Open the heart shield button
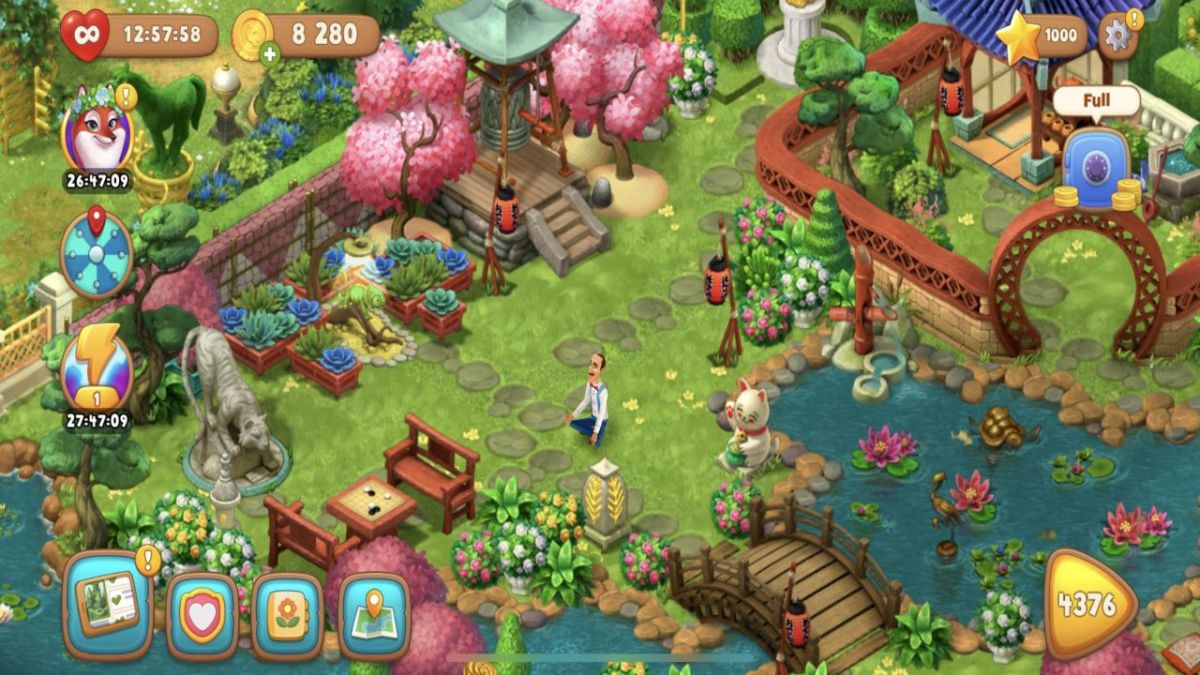 [x=201, y=616]
